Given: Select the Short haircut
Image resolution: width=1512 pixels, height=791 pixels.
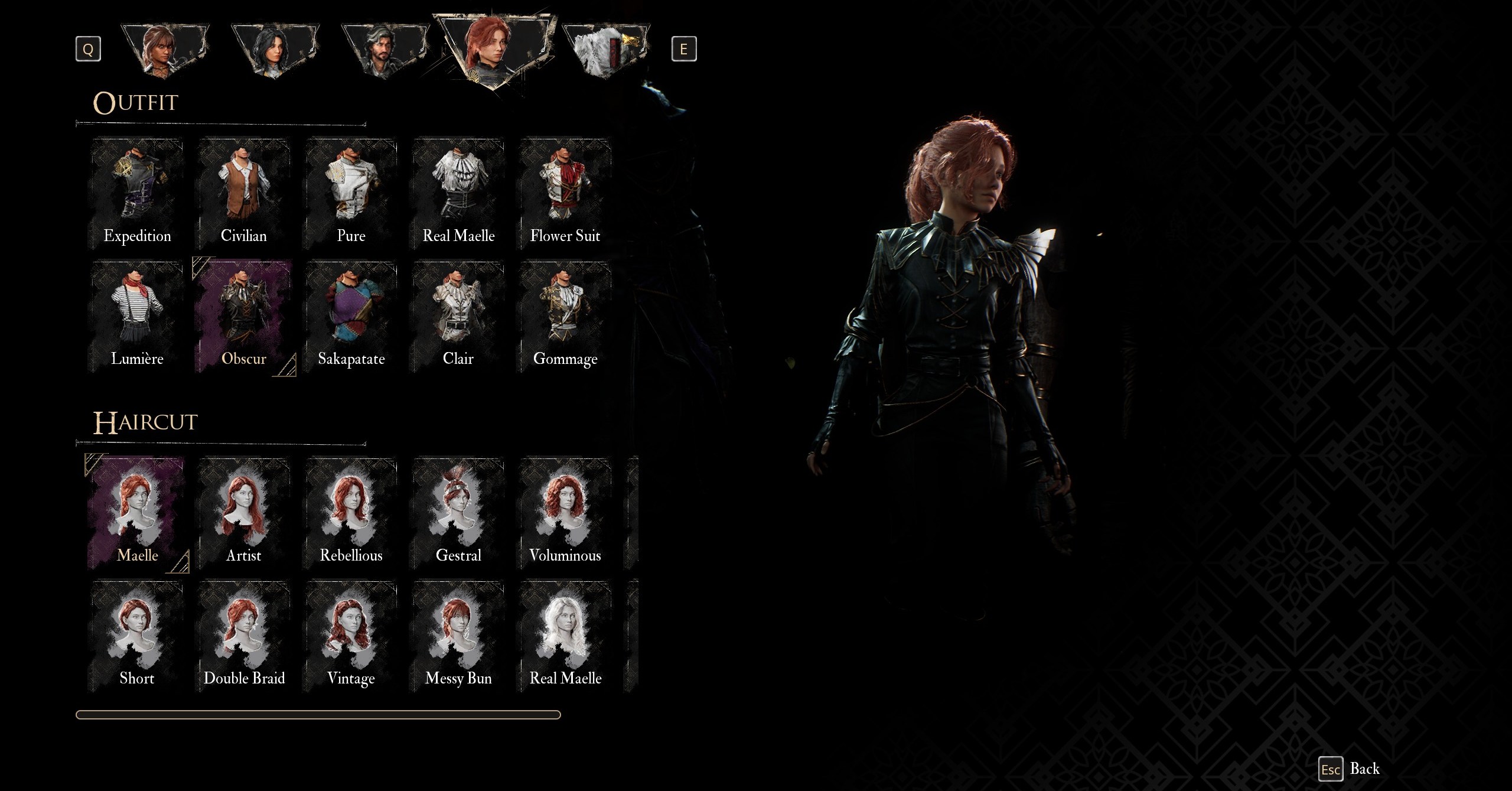Looking at the screenshot, I should (x=137, y=636).
